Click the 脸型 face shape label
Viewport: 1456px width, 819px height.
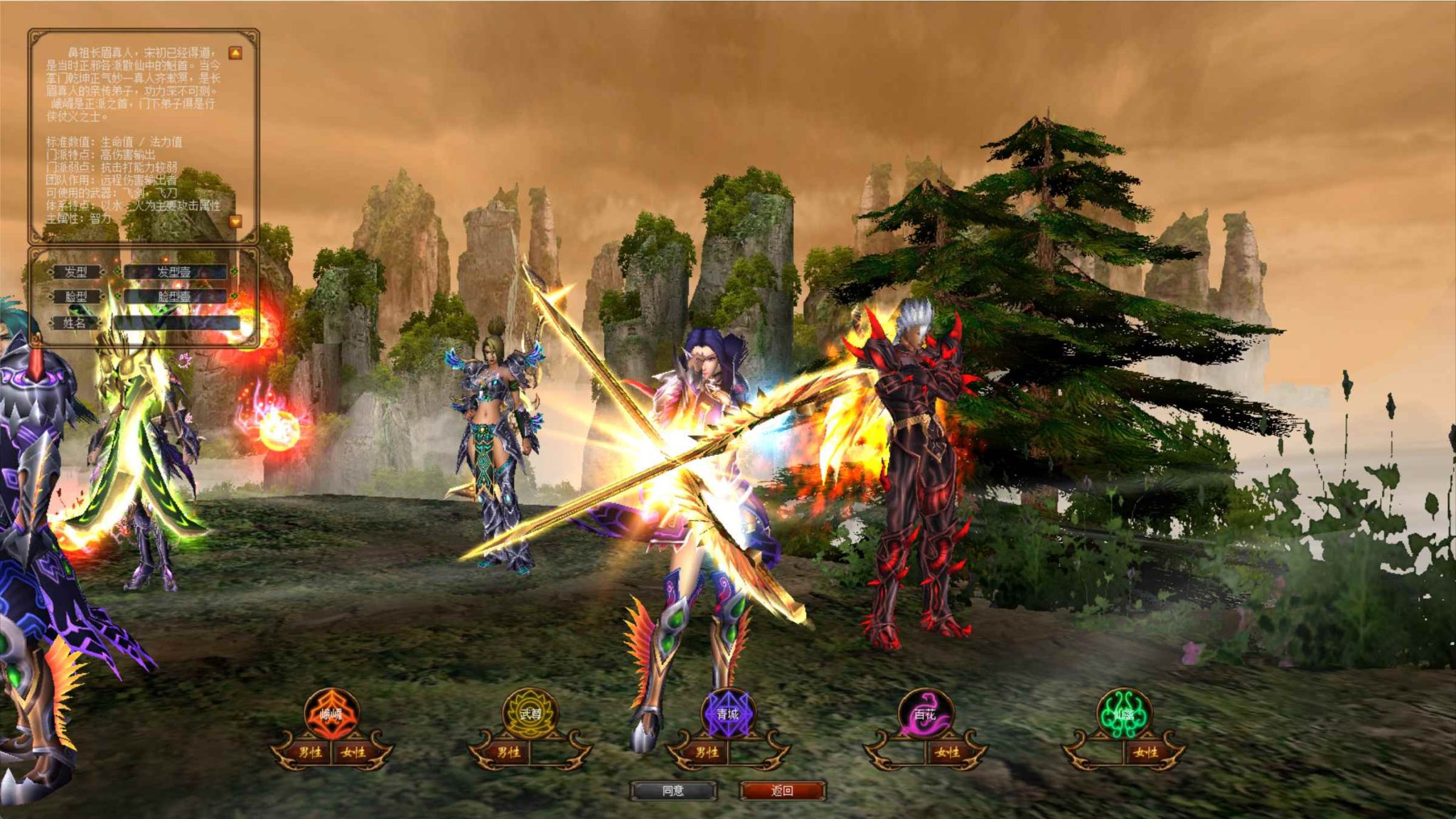(75, 297)
